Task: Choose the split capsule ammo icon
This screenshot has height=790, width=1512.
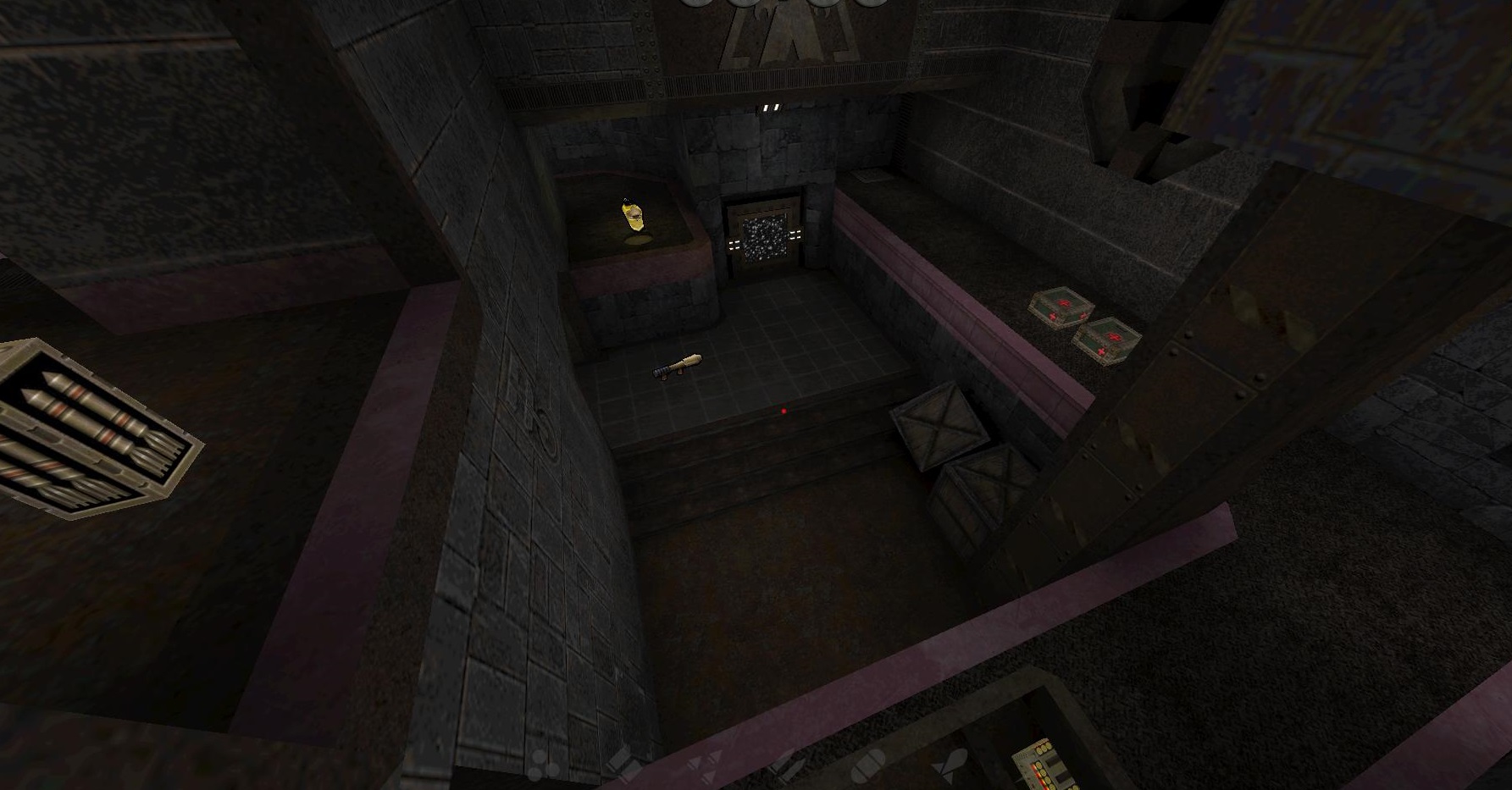Action: [x=867, y=763]
